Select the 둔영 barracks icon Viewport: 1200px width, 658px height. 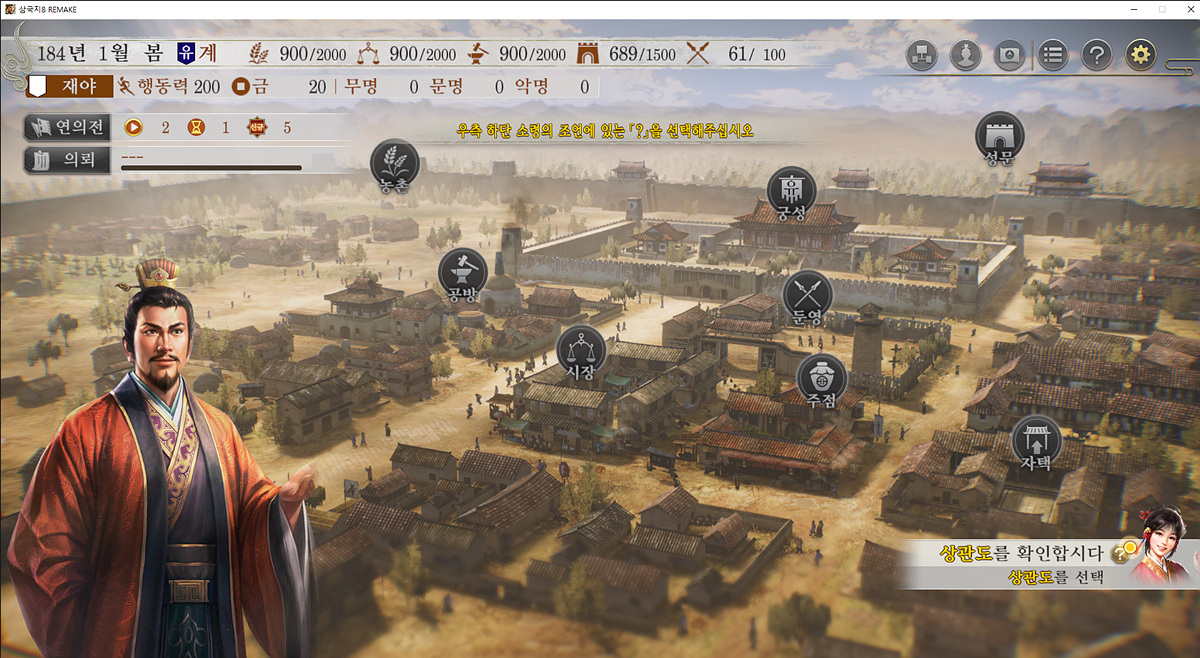point(807,294)
